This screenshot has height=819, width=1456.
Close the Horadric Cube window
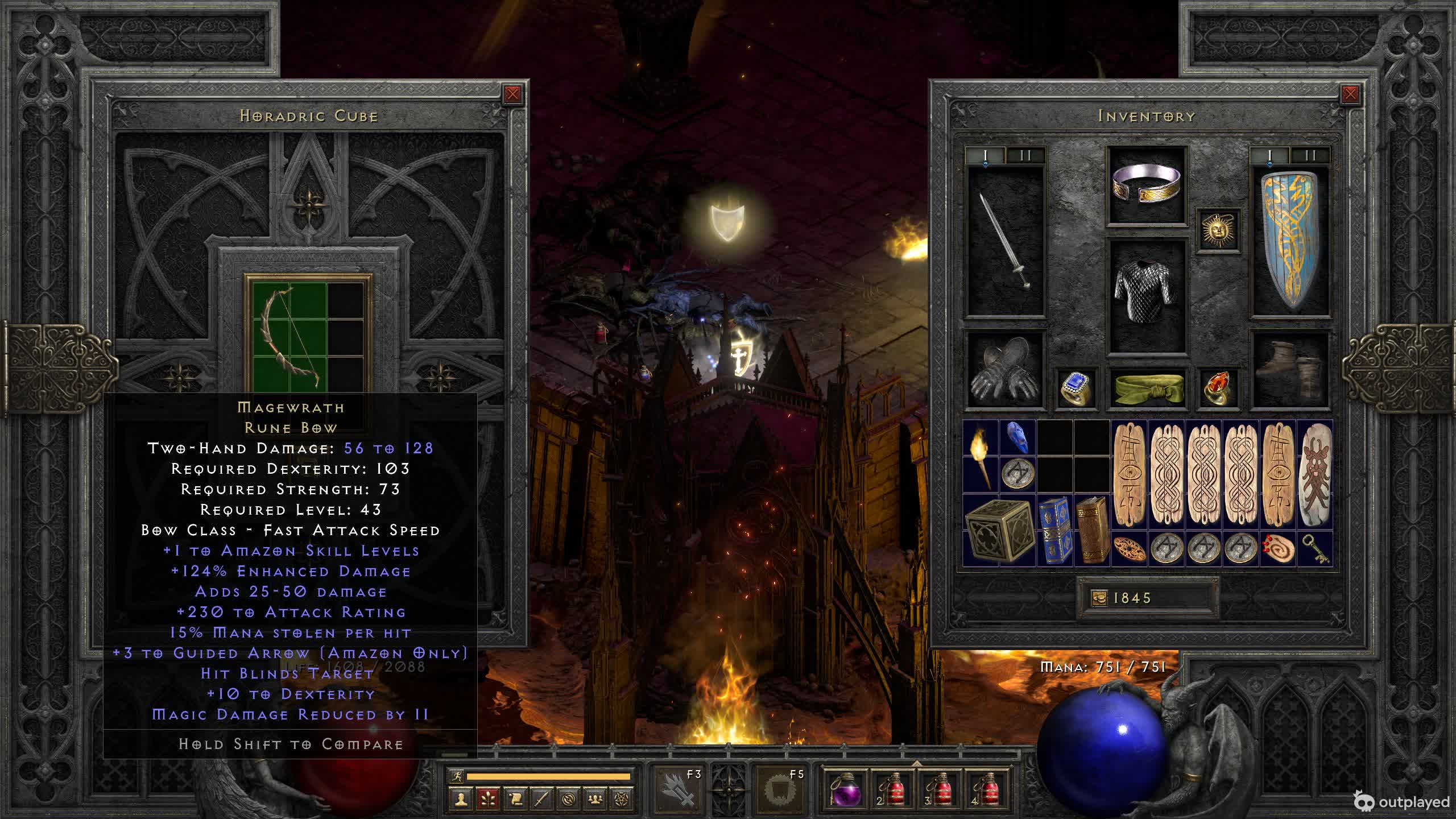tap(512, 94)
